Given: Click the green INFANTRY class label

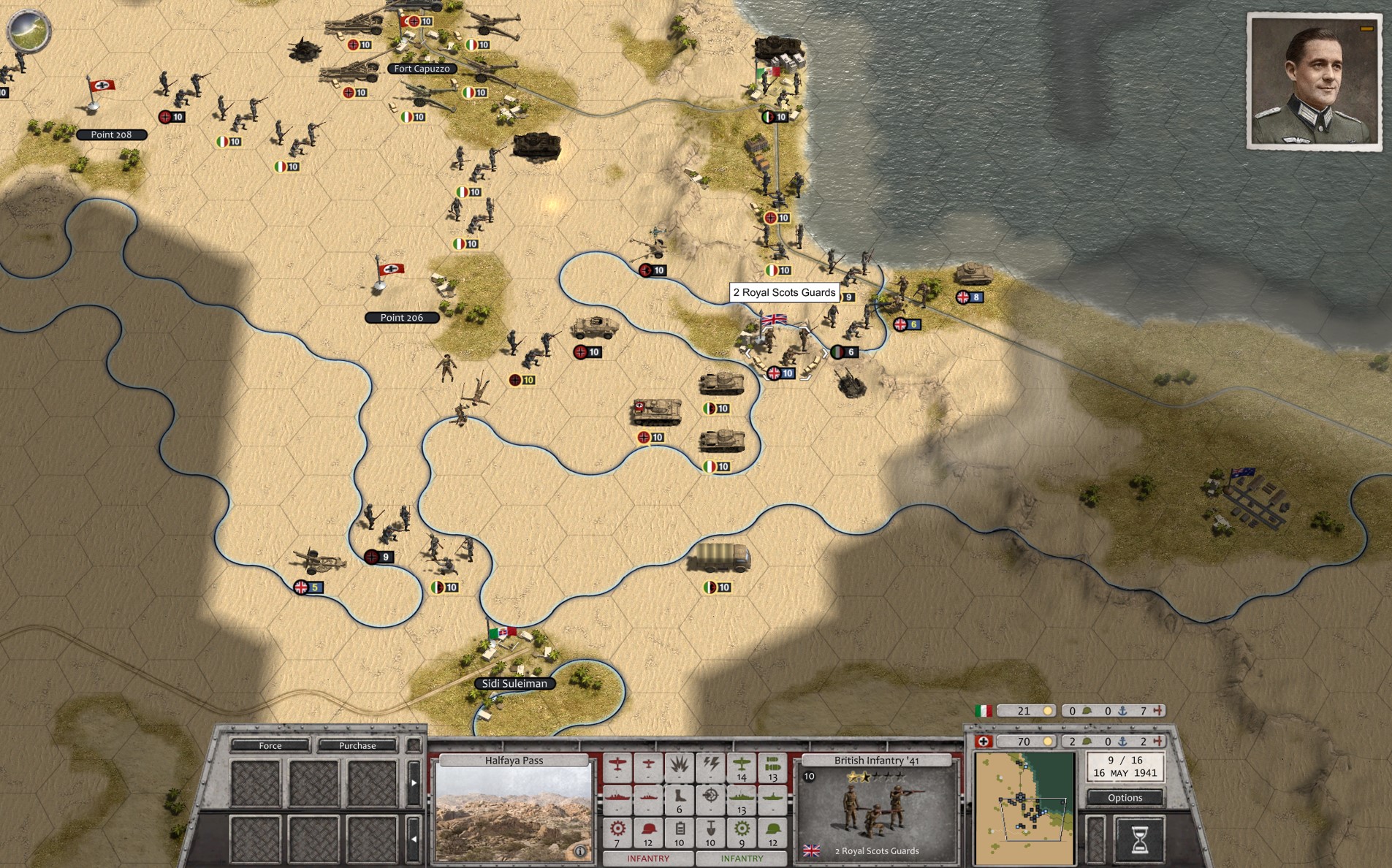Looking at the screenshot, I should click(x=742, y=859).
